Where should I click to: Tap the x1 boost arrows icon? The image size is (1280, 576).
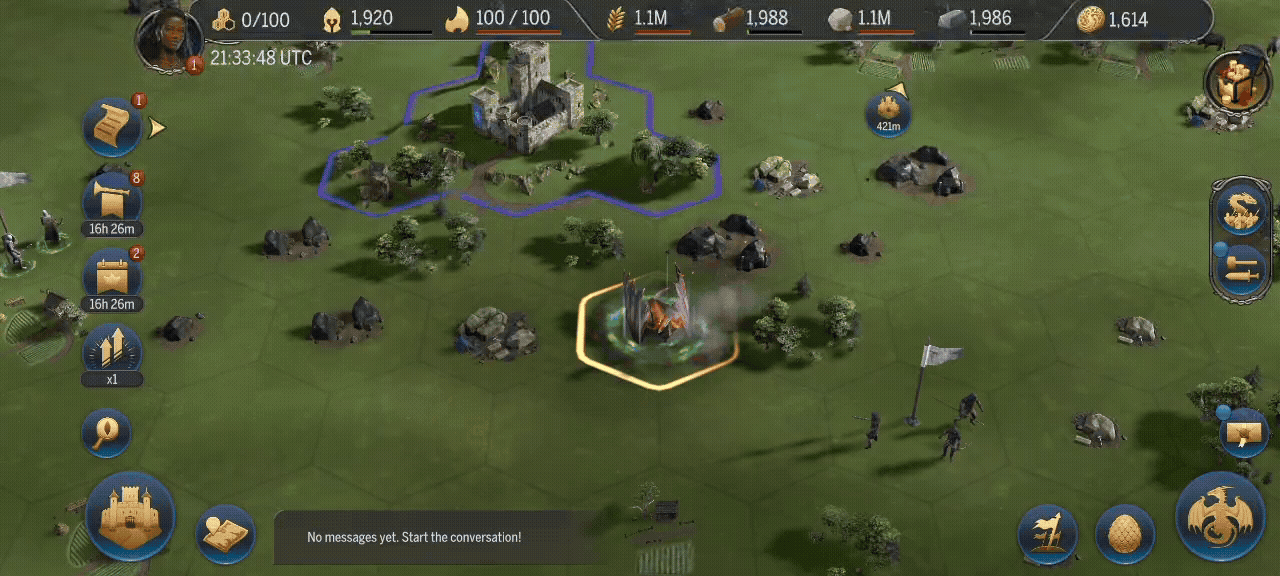point(111,351)
